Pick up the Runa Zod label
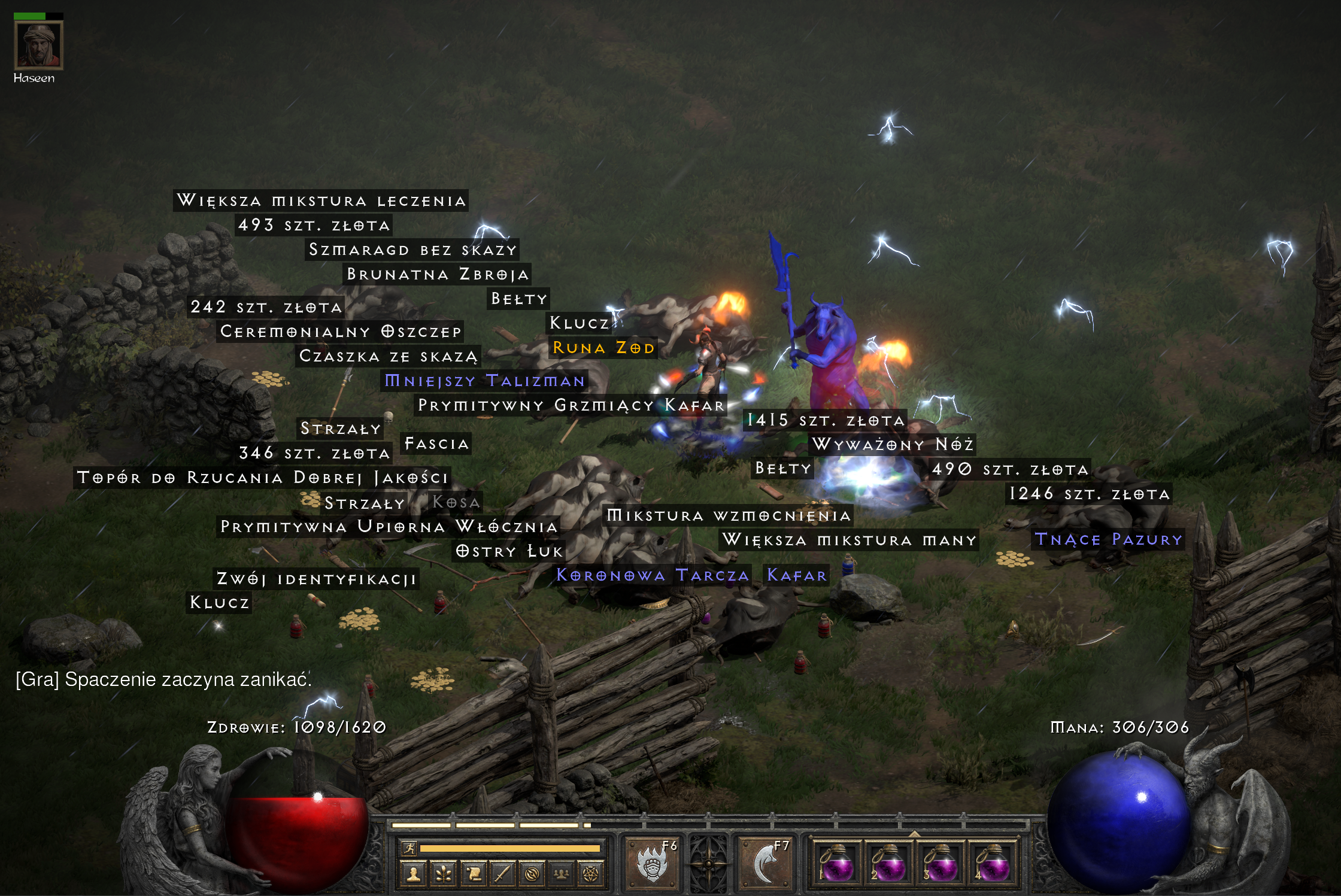 (x=603, y=348)
